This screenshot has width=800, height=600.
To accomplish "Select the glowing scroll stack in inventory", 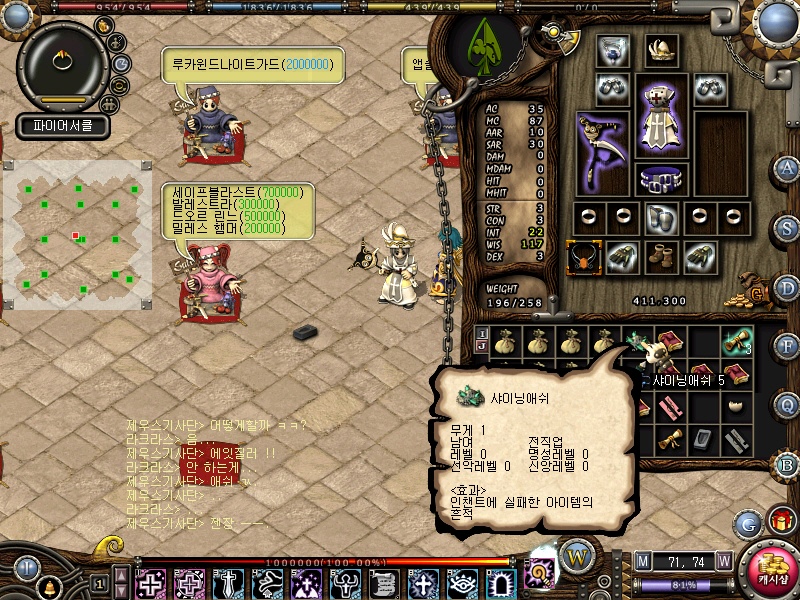I will pyautogui.click(x=738, y=342).
